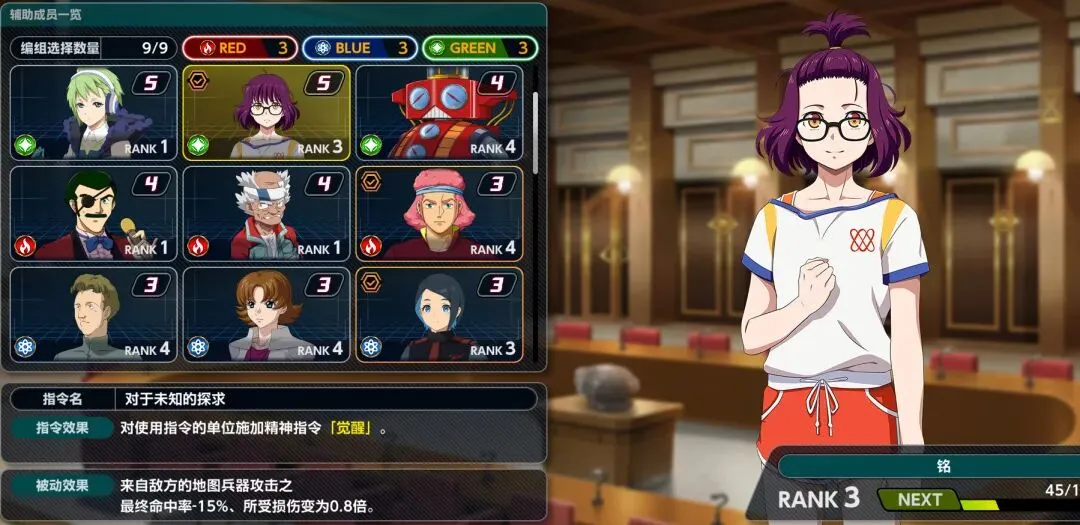Viewport: 1080px width, 525px height.
Task: Choose the pink-haired bandana character card
Action: pos(439,213)
